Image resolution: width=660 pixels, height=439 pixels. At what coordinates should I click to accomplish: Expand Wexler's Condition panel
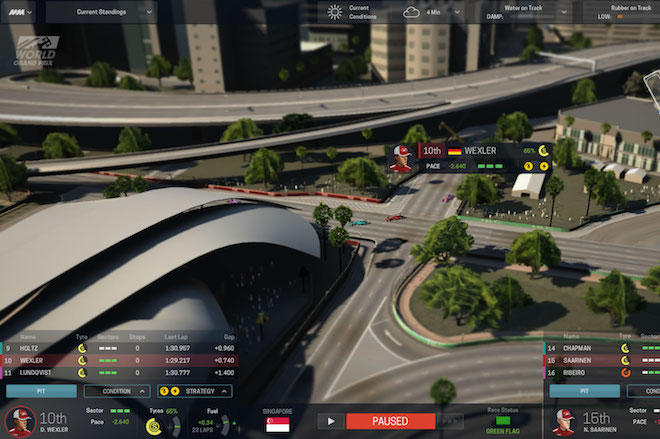pos(117,391)
